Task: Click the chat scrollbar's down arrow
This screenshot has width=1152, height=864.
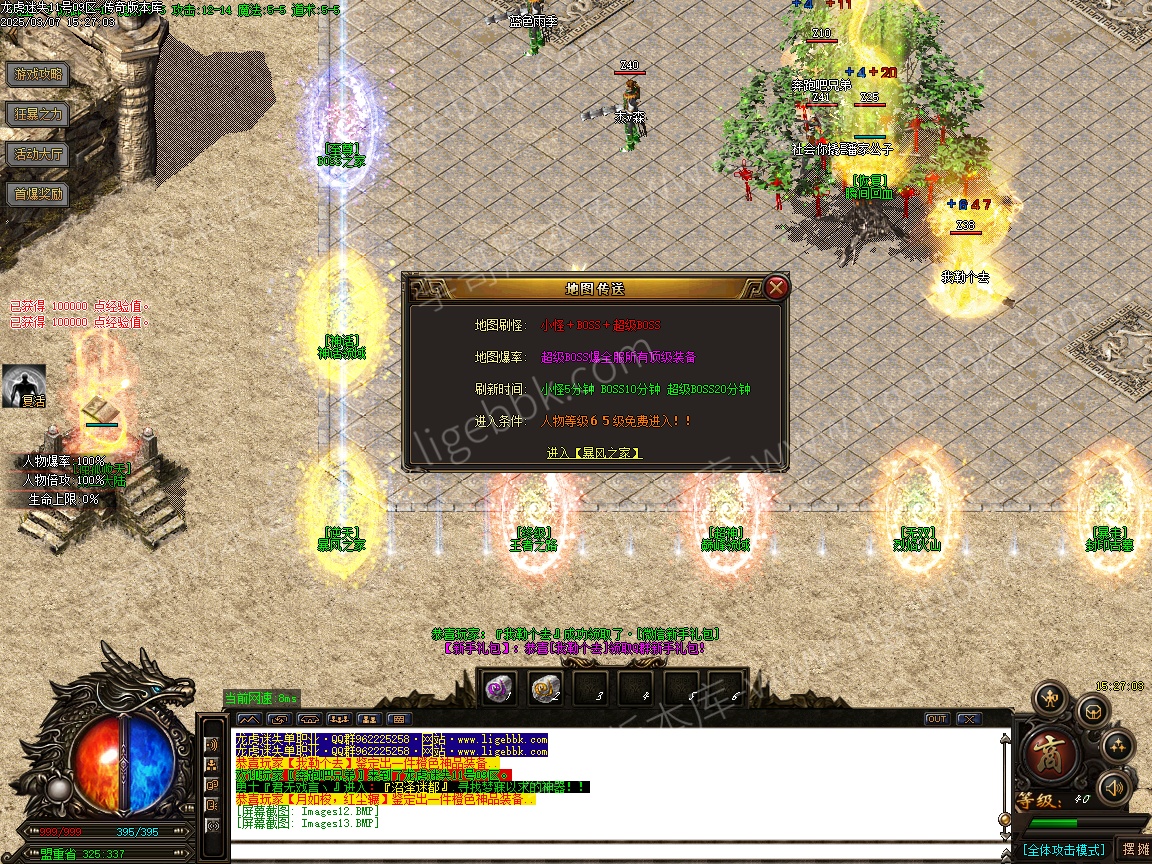Action: [1004, 834]
